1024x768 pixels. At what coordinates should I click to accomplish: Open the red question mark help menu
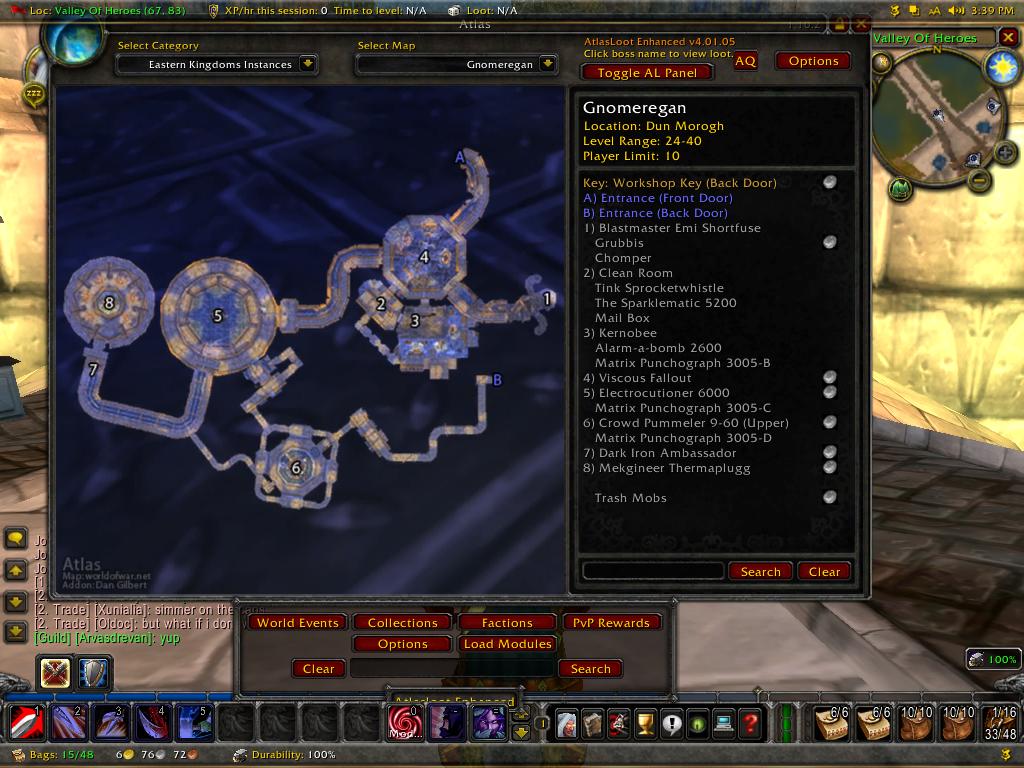(x=750, y=722)
